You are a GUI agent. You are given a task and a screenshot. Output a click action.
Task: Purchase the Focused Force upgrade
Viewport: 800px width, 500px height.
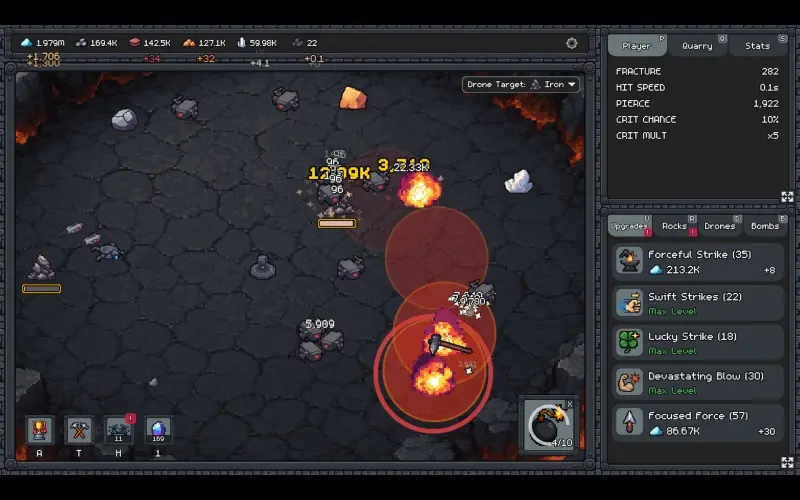pos(697,422)
